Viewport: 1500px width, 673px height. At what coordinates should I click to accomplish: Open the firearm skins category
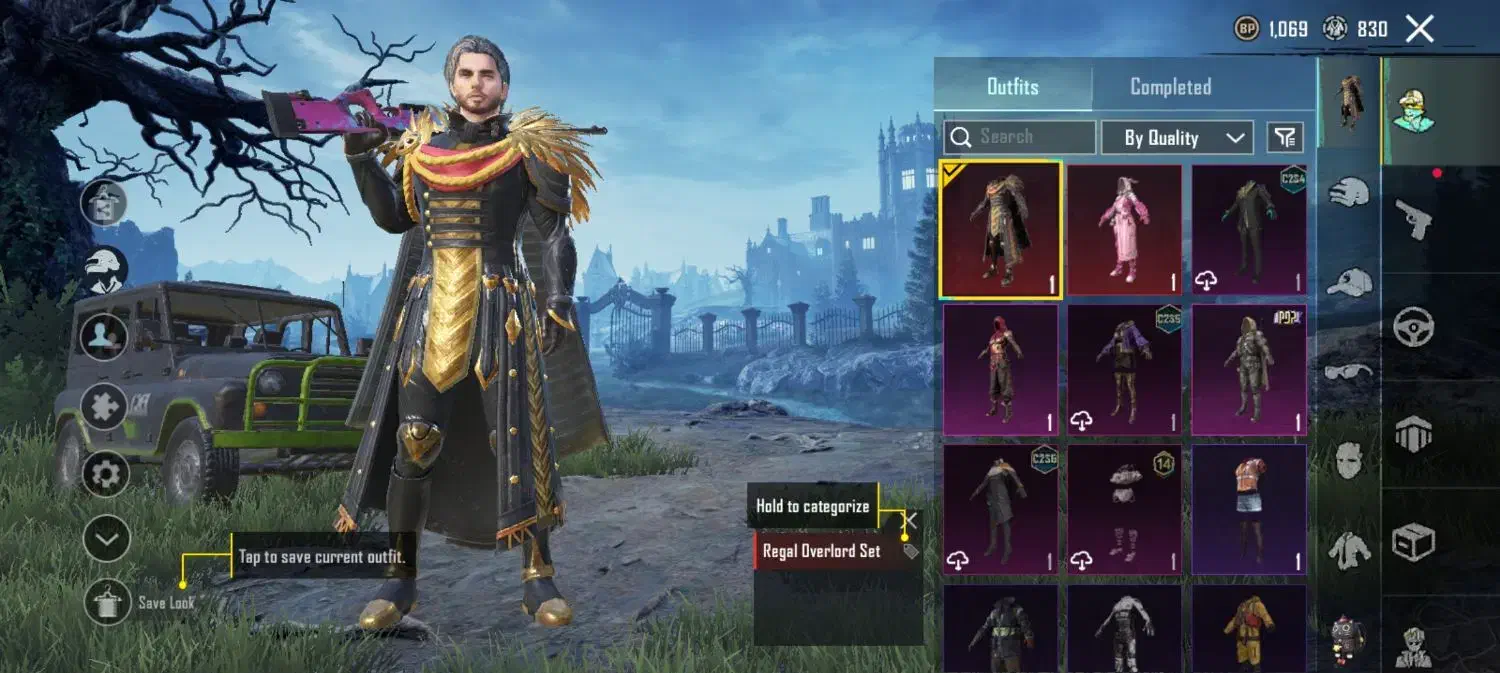coord(1413,217)
